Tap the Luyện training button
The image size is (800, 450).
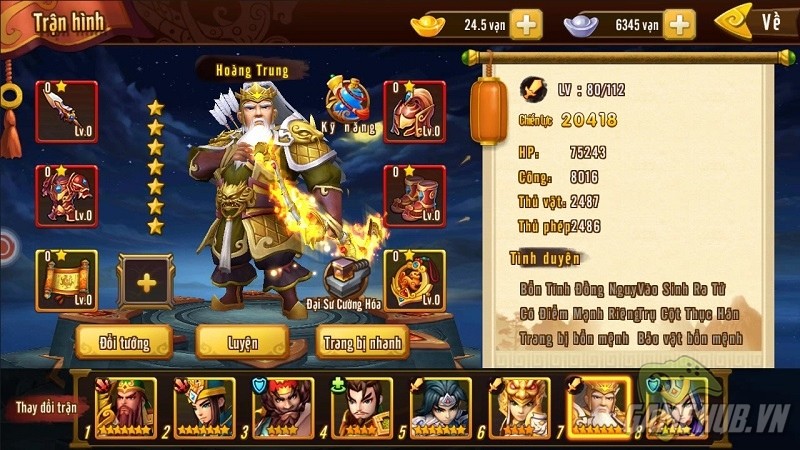pyautogui.click(x=243, y=343)
